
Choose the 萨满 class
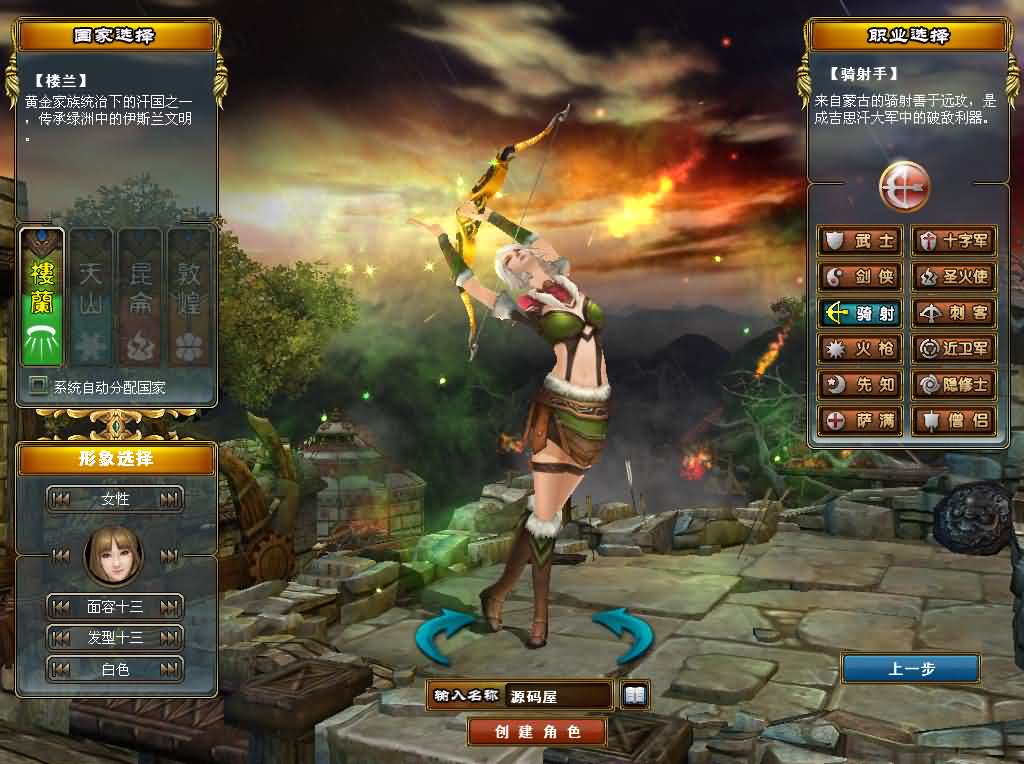coord(860,420)
